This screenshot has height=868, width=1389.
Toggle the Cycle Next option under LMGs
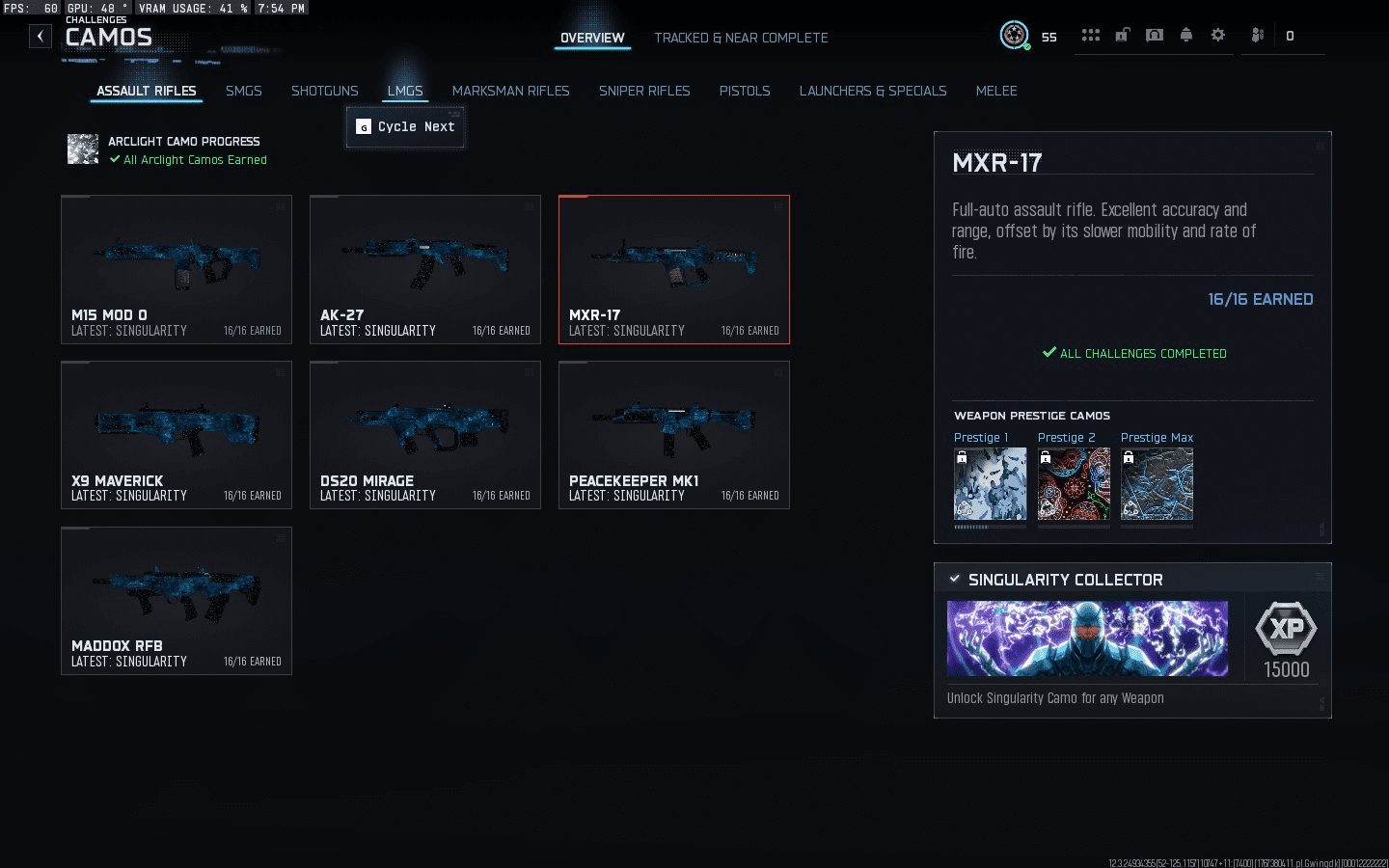pos(405,126)
